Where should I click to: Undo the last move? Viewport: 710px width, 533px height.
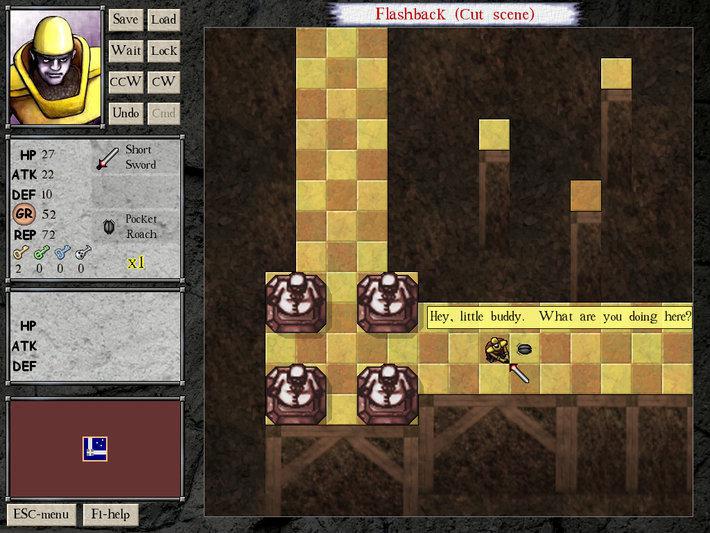tap(125, 113)
